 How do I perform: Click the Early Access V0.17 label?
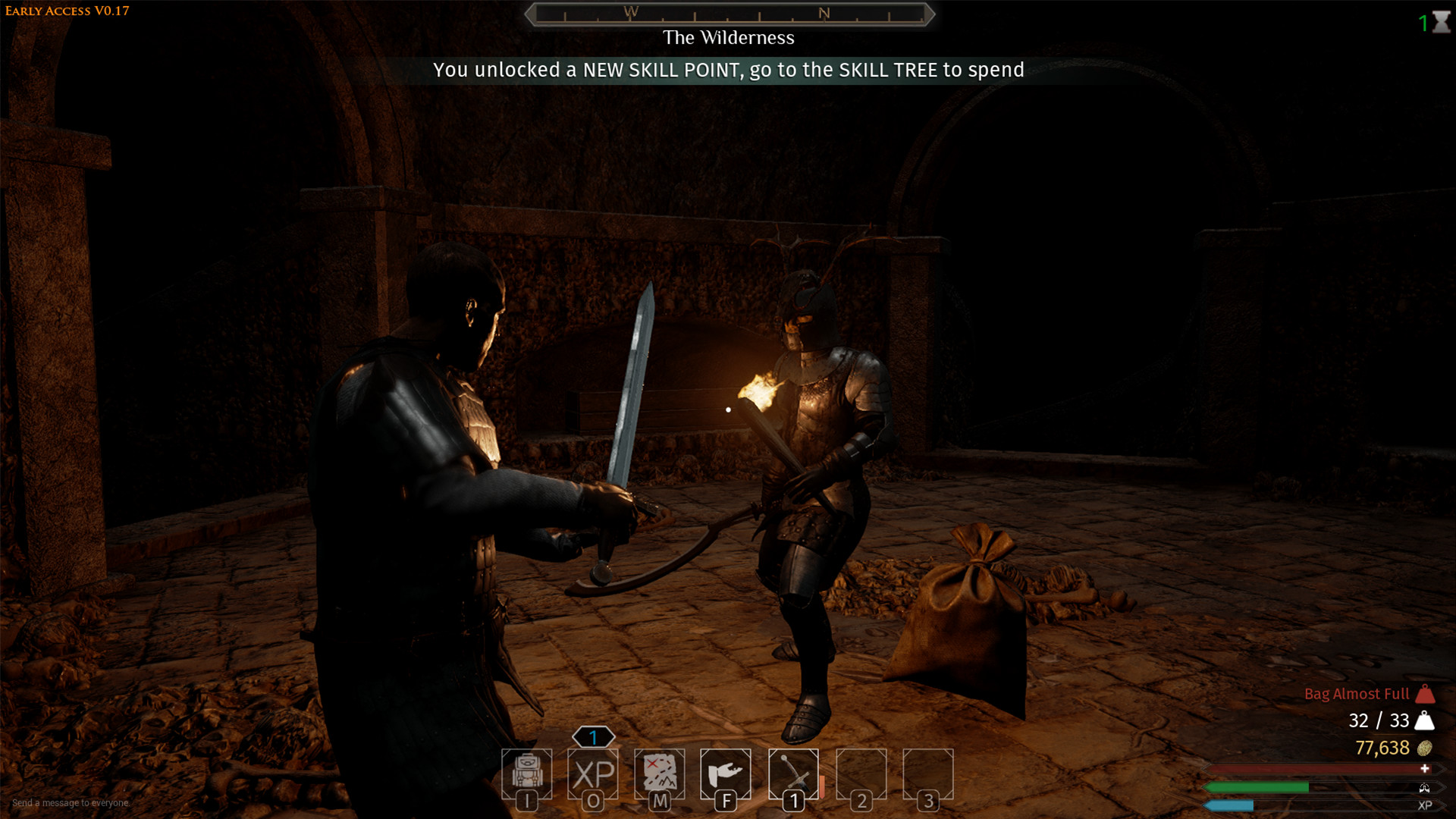67,11
